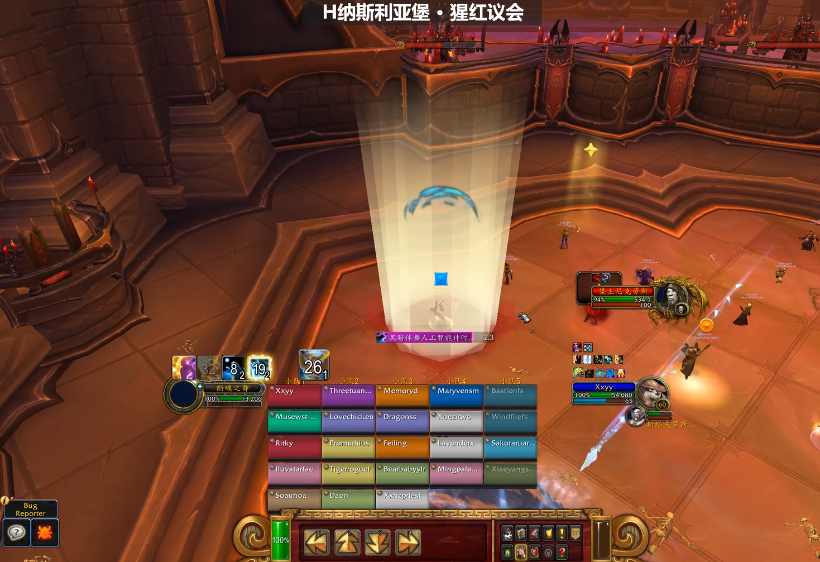Open the red question mark help icon
This screenshot has height=562, width=820.
562,551
